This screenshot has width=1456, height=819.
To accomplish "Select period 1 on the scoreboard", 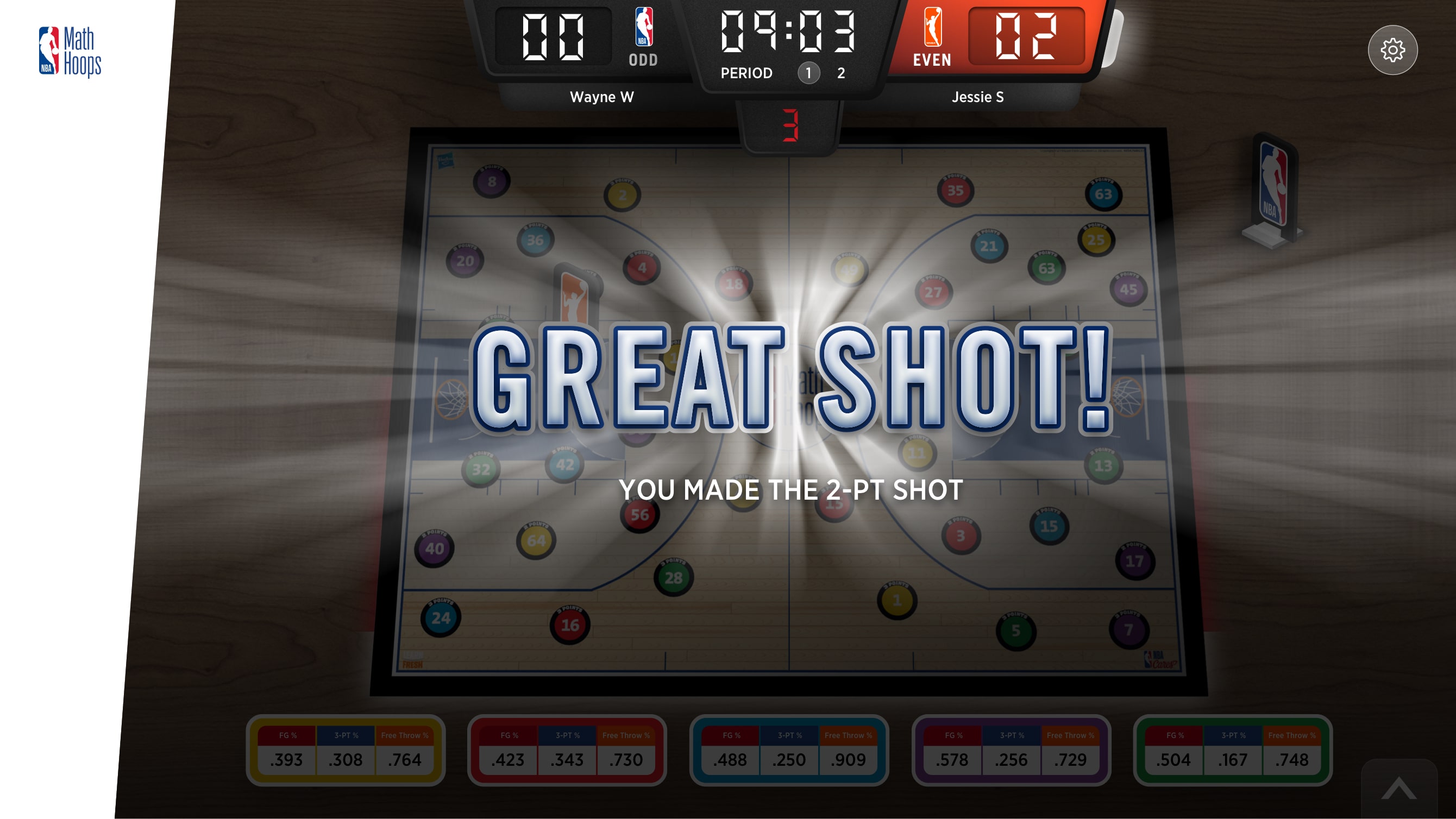I will (x=809, y=73).
